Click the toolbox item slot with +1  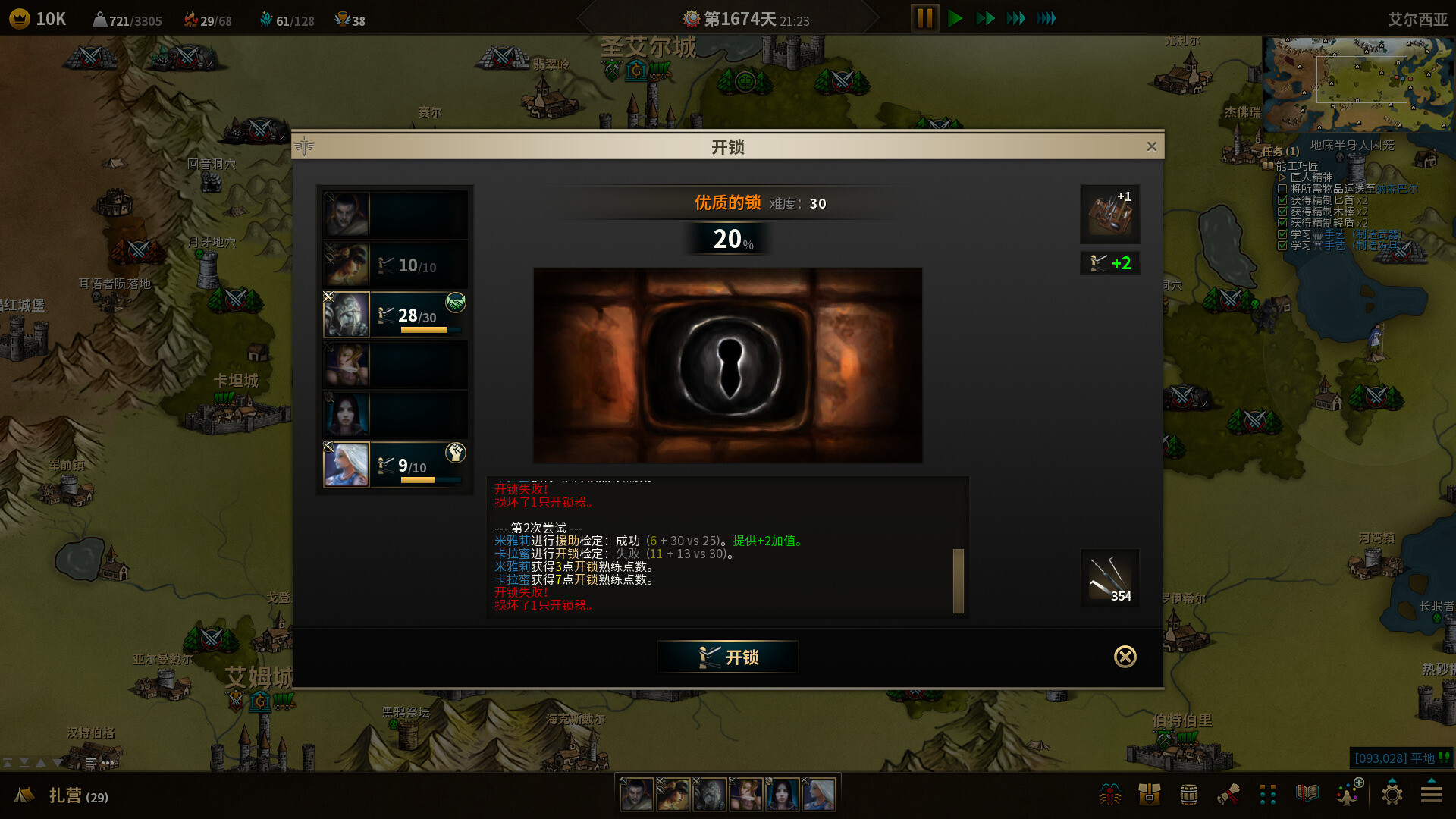pos(1109,214)
